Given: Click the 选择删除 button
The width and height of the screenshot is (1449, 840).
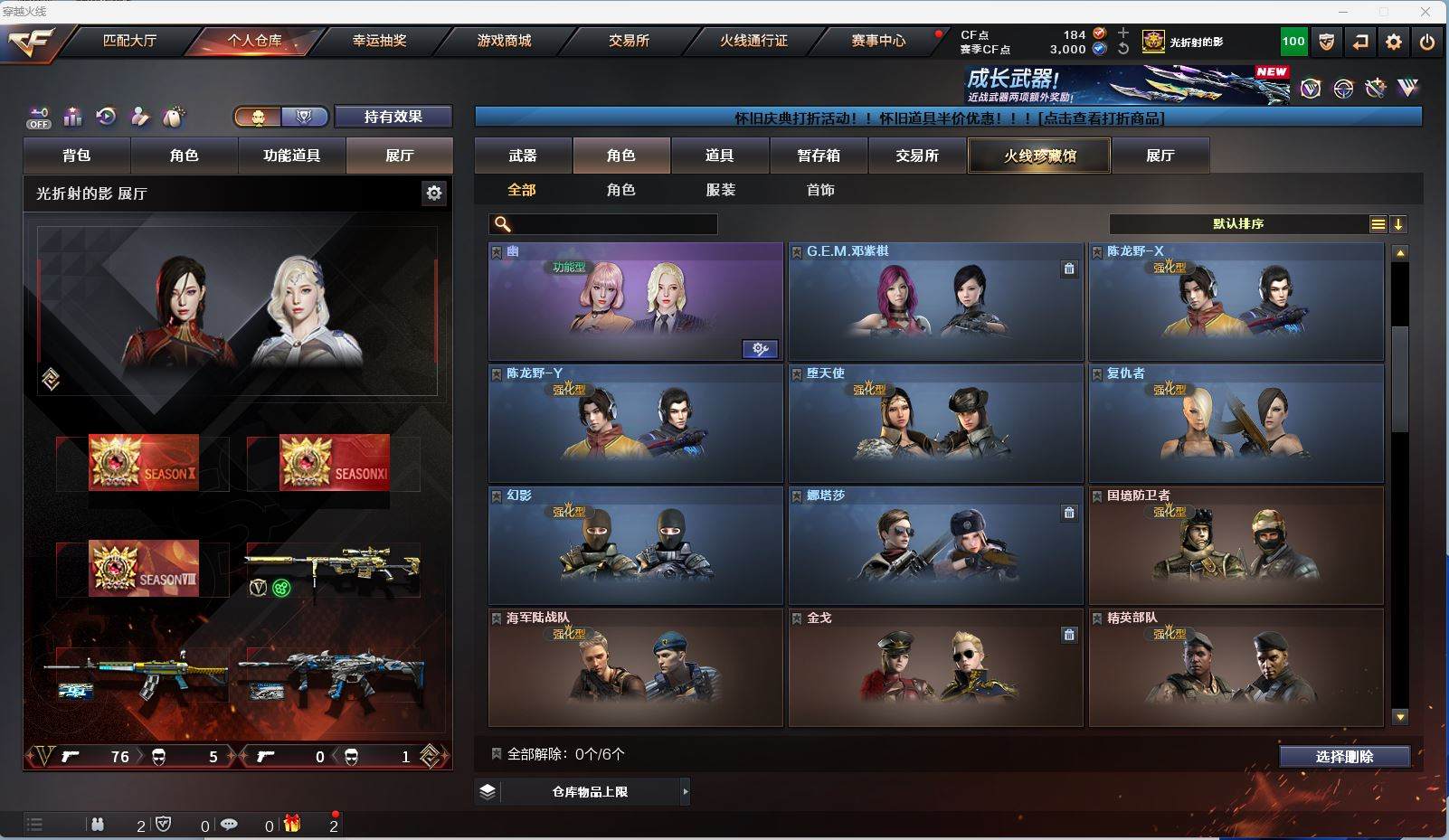Looking at the screenshot, I should [x=1344, y=757].
